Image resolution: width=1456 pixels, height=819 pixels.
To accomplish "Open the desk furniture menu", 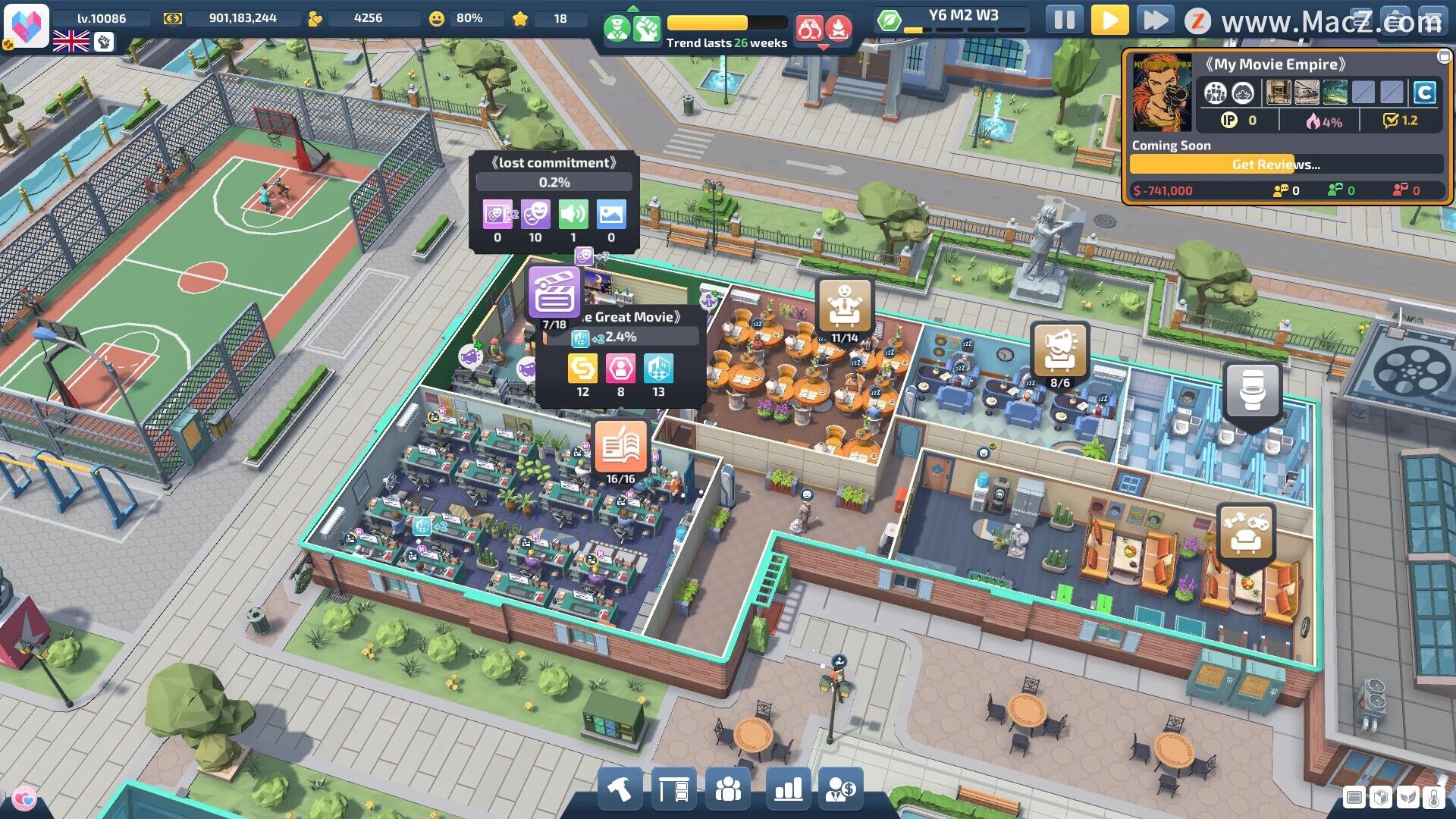I will 673,790.
